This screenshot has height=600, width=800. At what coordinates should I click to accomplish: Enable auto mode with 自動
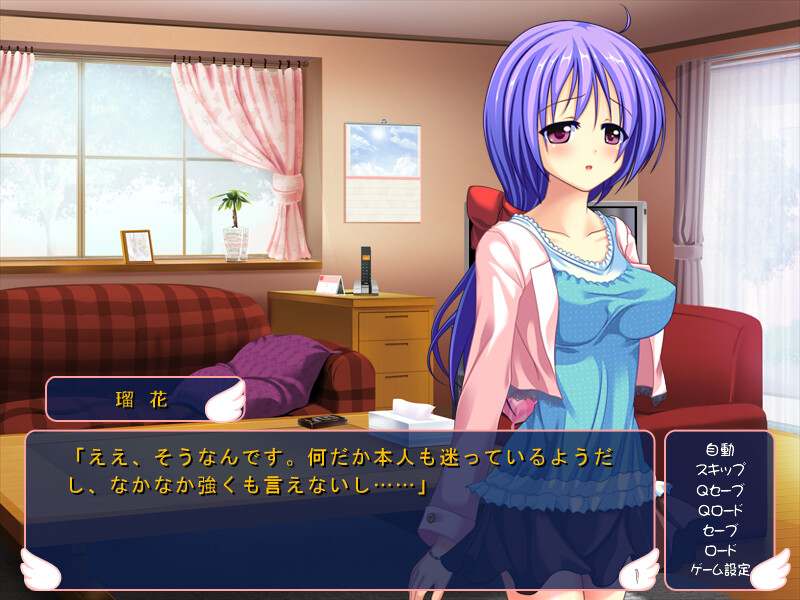coord(719,450)
